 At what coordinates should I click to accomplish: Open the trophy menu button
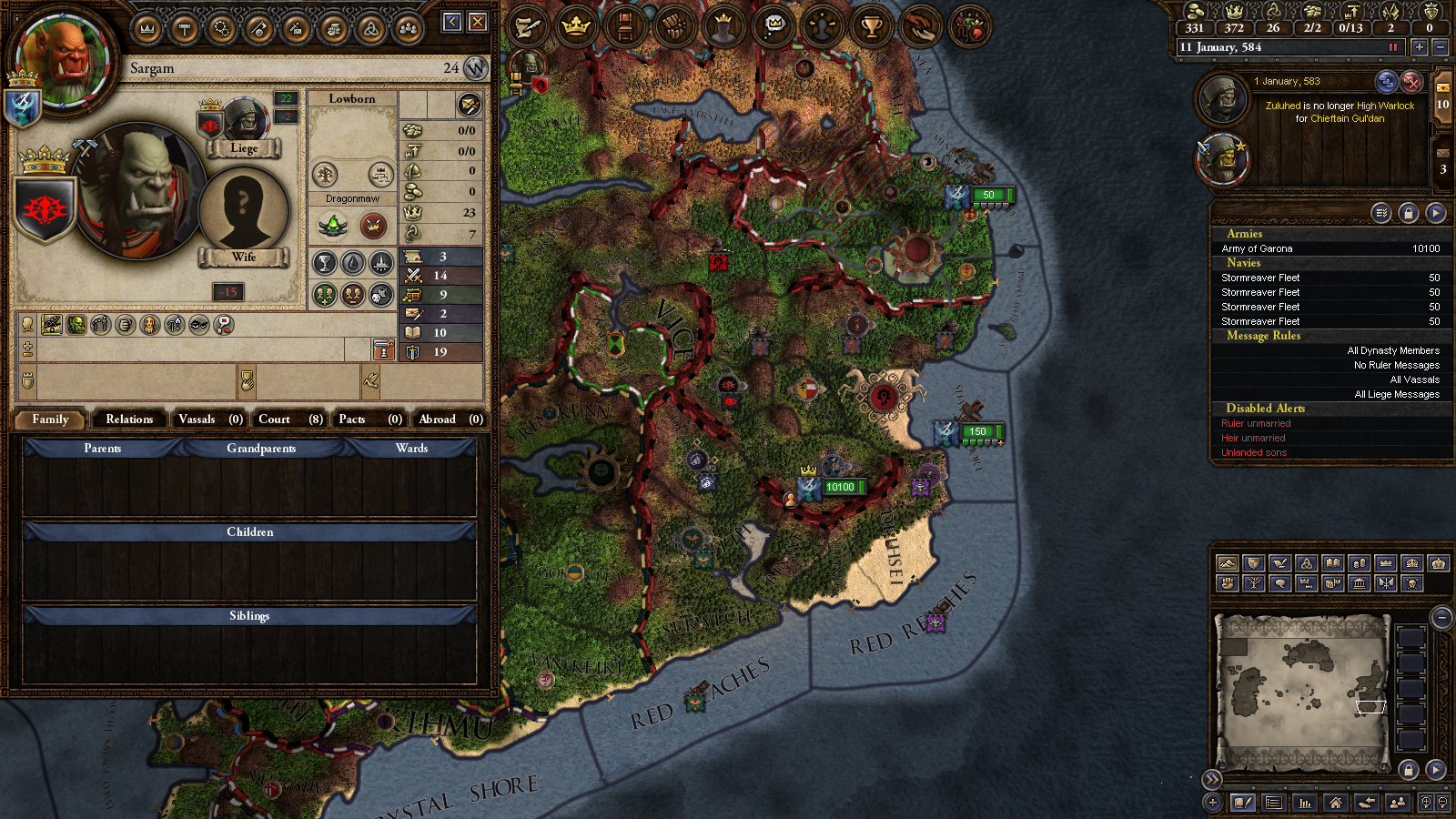point(871,26)
